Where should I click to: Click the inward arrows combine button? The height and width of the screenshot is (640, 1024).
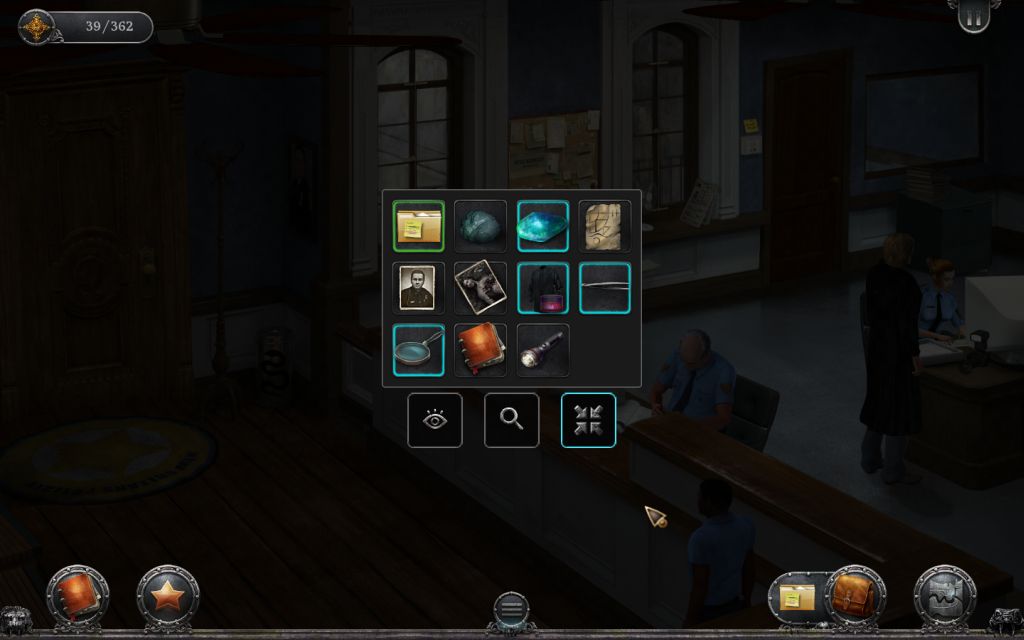[588, 420]
